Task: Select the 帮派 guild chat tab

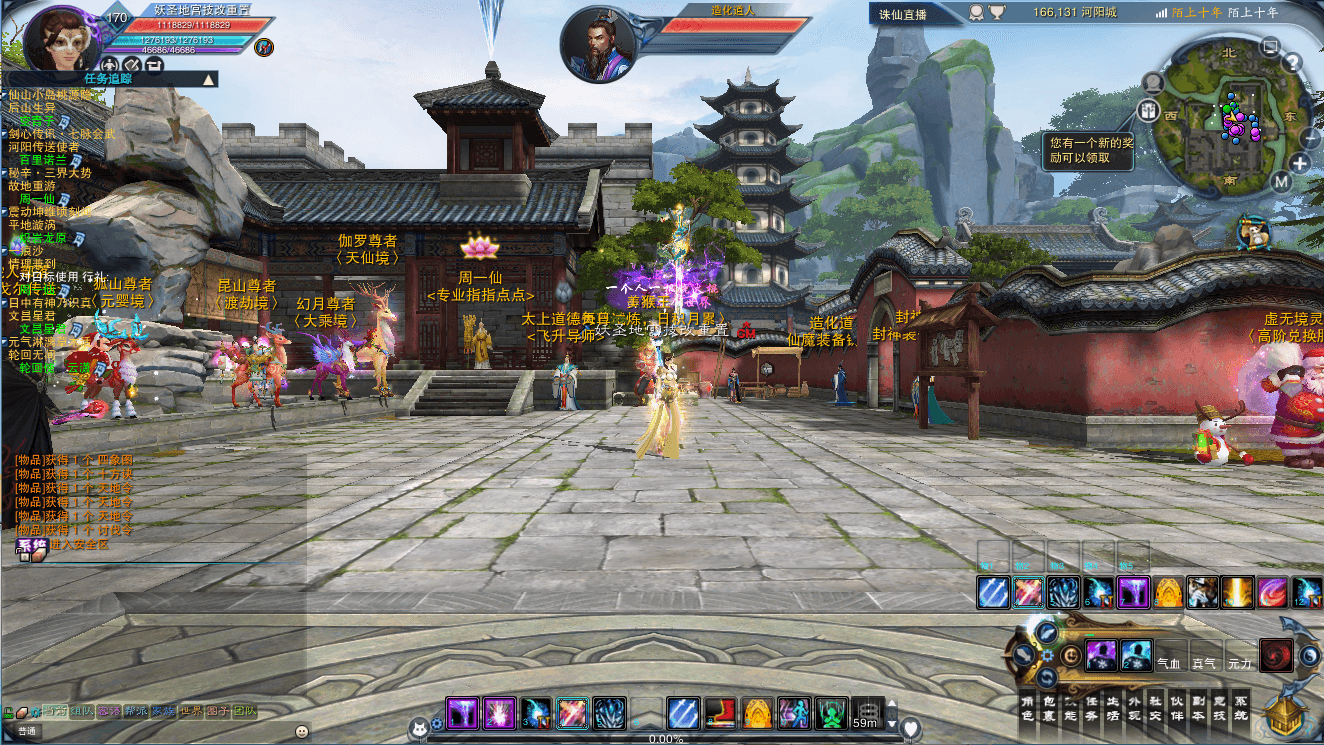Action: (136, 712)
